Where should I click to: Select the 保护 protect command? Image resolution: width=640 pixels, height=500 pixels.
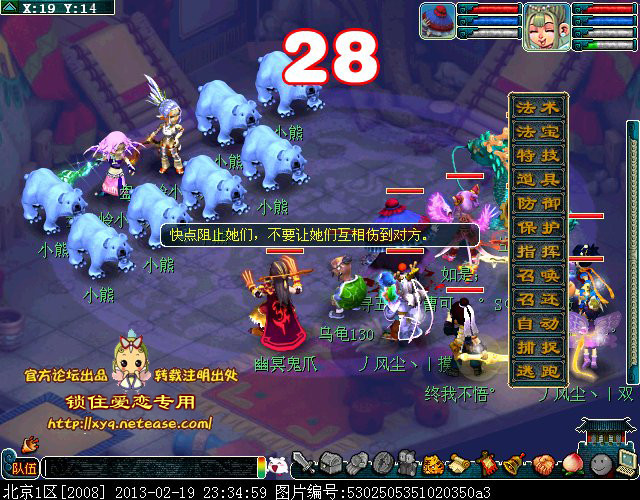[538, 227]
